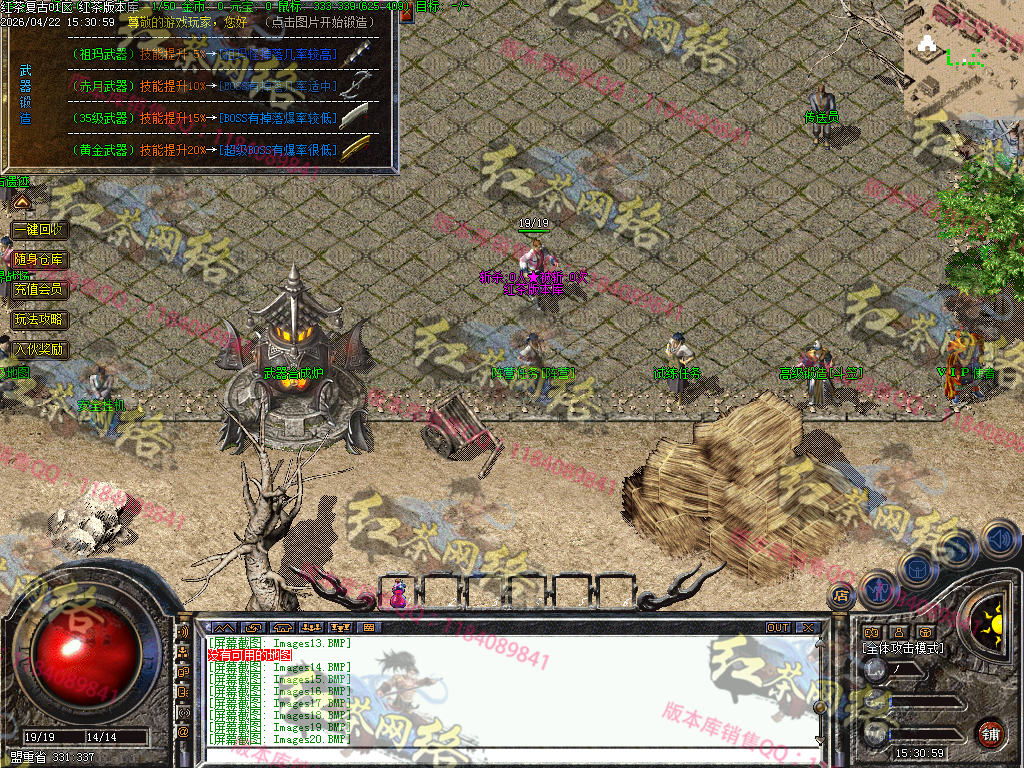Select the 赤月武器 weapon image
The height and width of the screenshot is (768, 1024).
(x=355, y=86)
